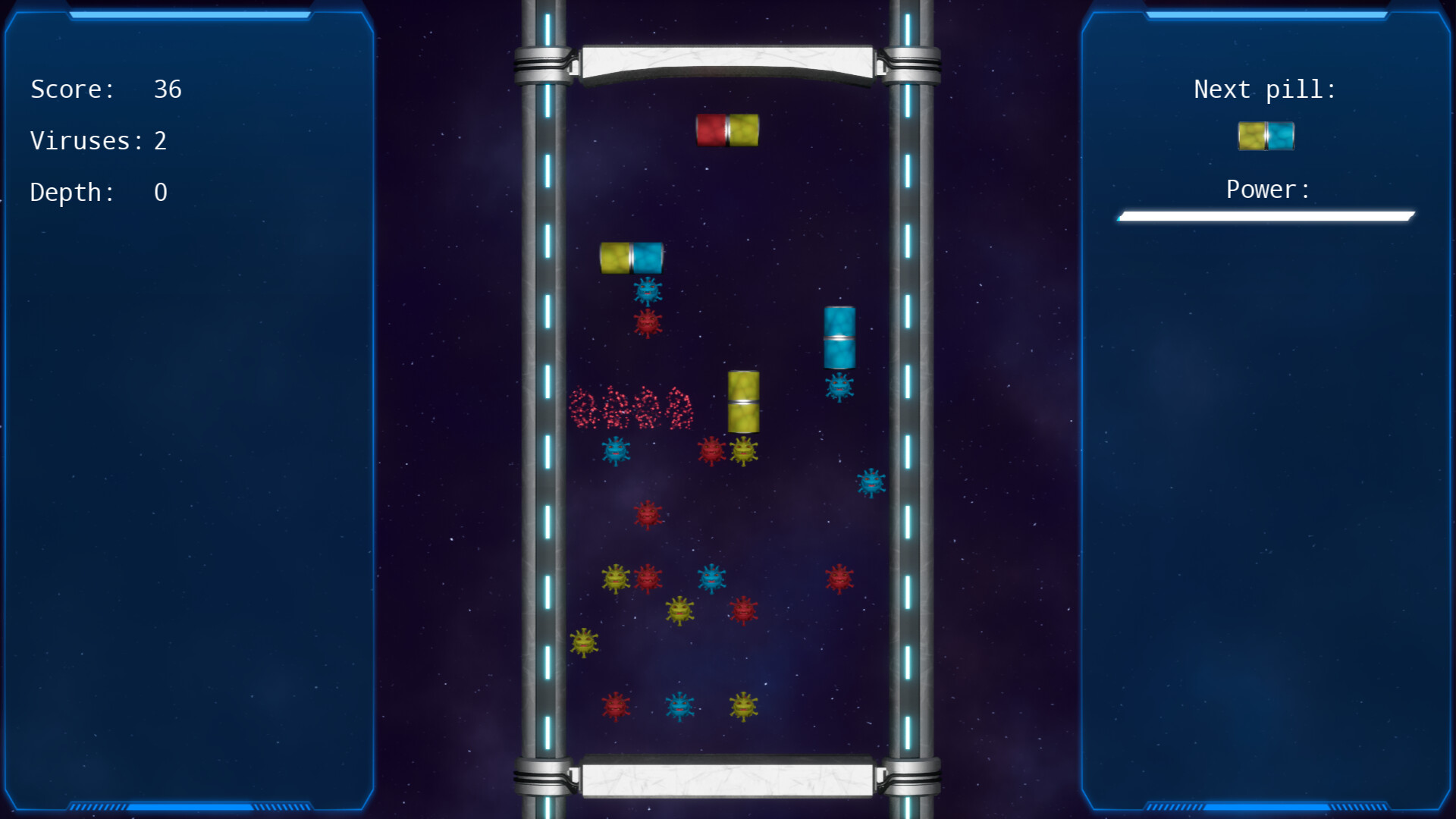
Task: Click the red virus in the middle column
Action: (x=648, y=516)
